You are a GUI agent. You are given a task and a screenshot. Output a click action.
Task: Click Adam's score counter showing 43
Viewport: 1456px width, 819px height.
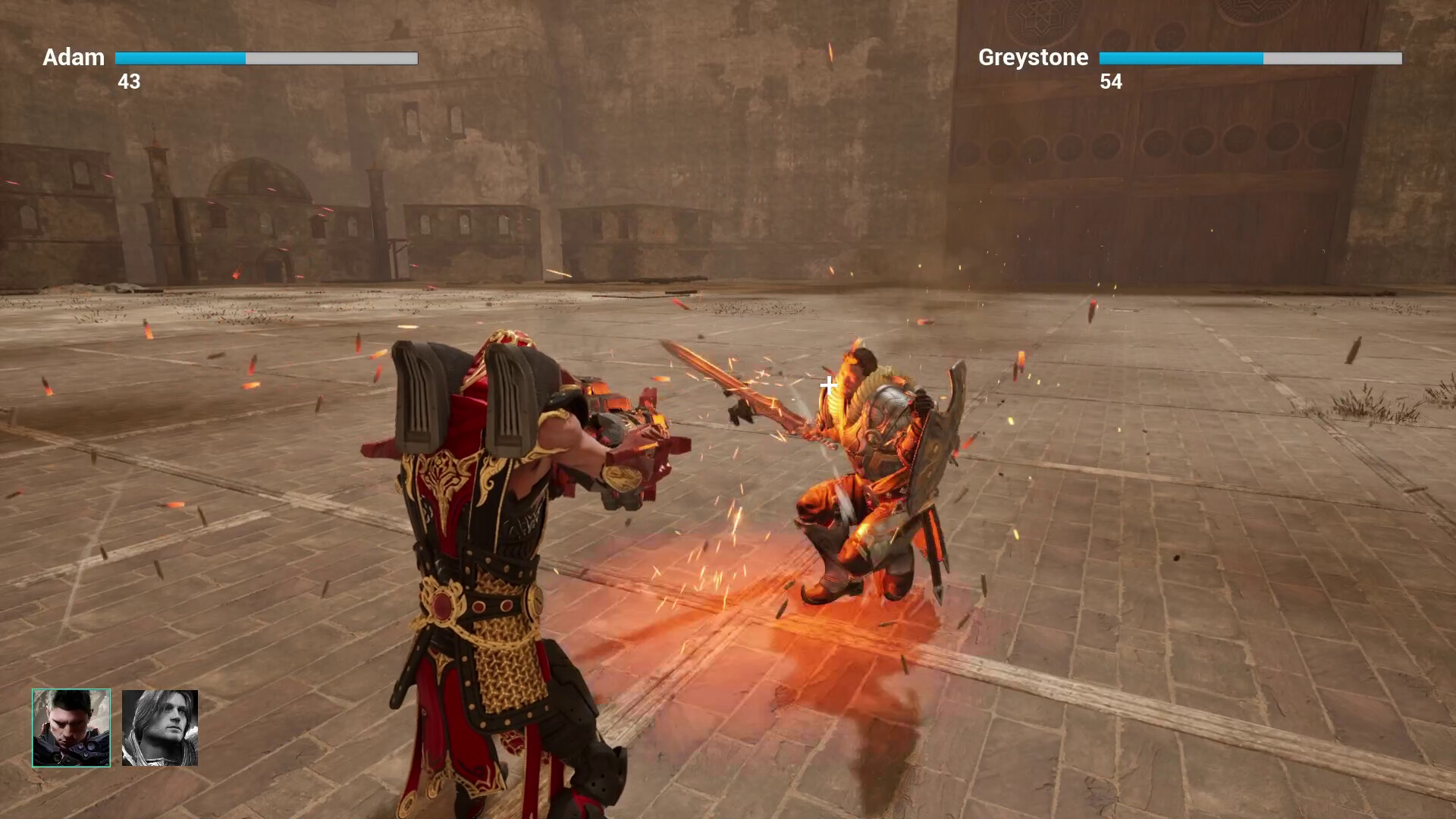coord(129,83)
